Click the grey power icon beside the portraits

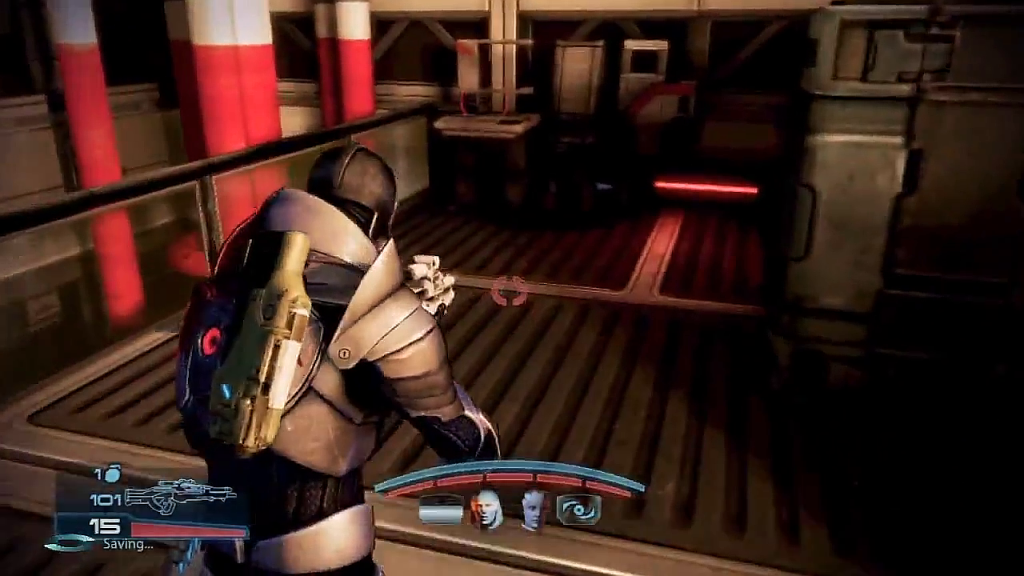pos(441,510)
